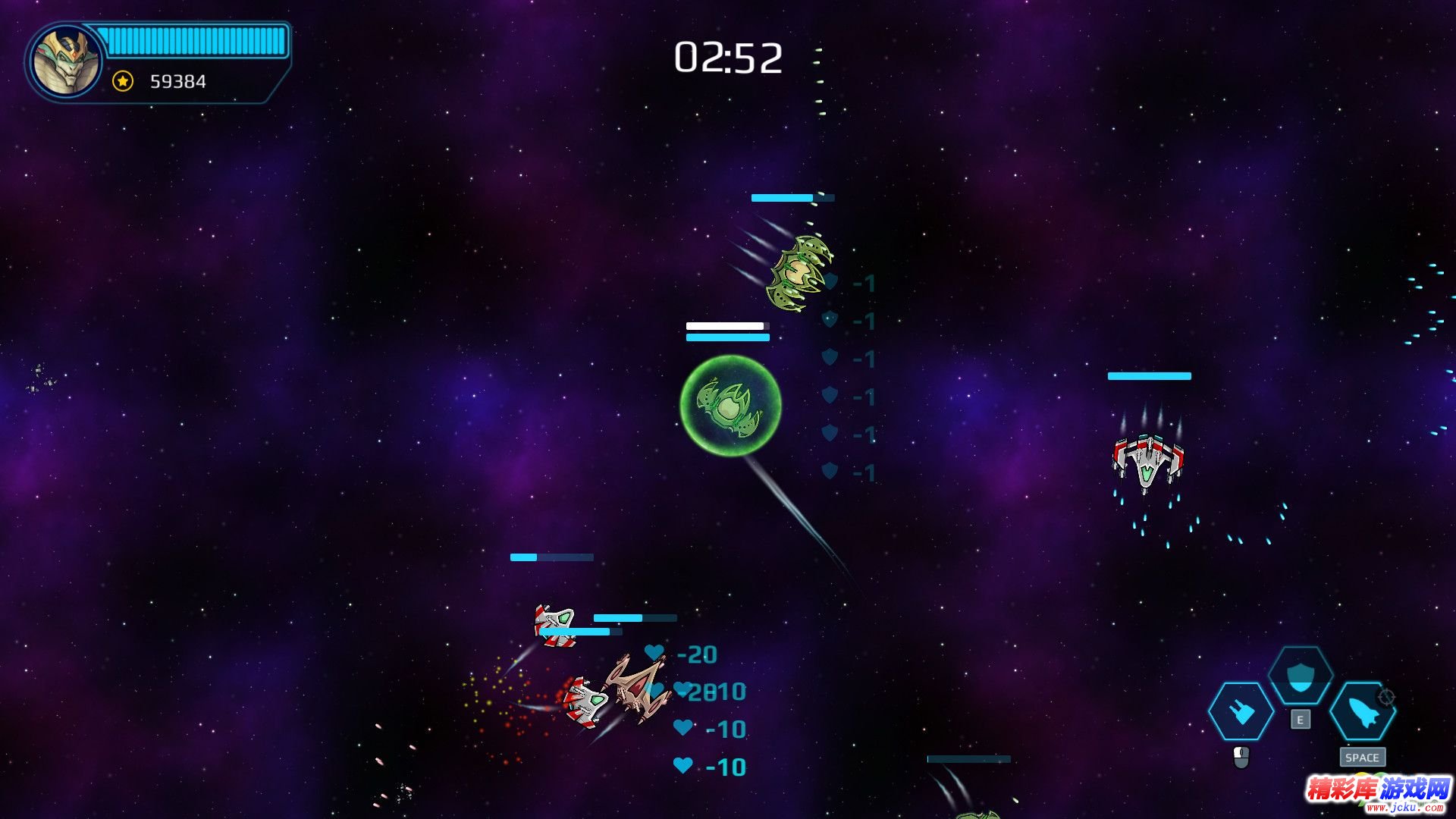Select the alien pilot portrait
Screen dimensions: 1456x819
(x=66, y=61)
